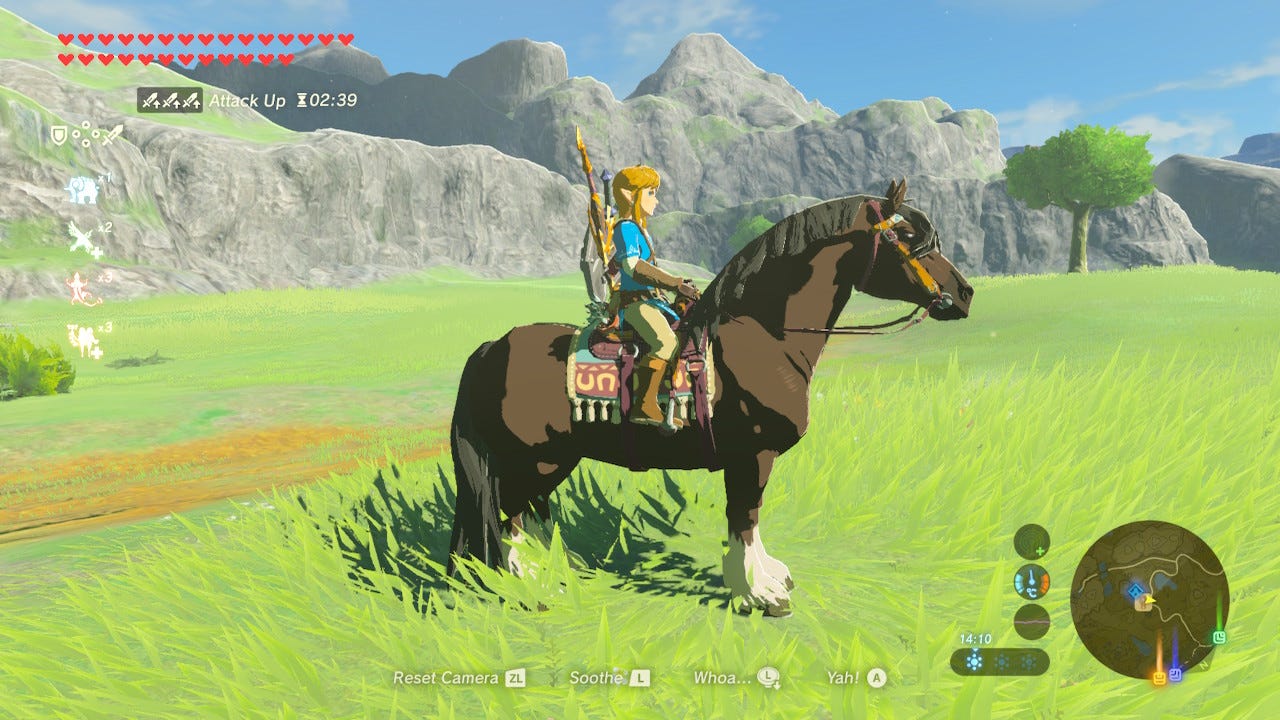This screenshot has height=720, width=1280.
Task: Click the yellow marker beam below the minimap
Action: click(x=1159, y=676)
